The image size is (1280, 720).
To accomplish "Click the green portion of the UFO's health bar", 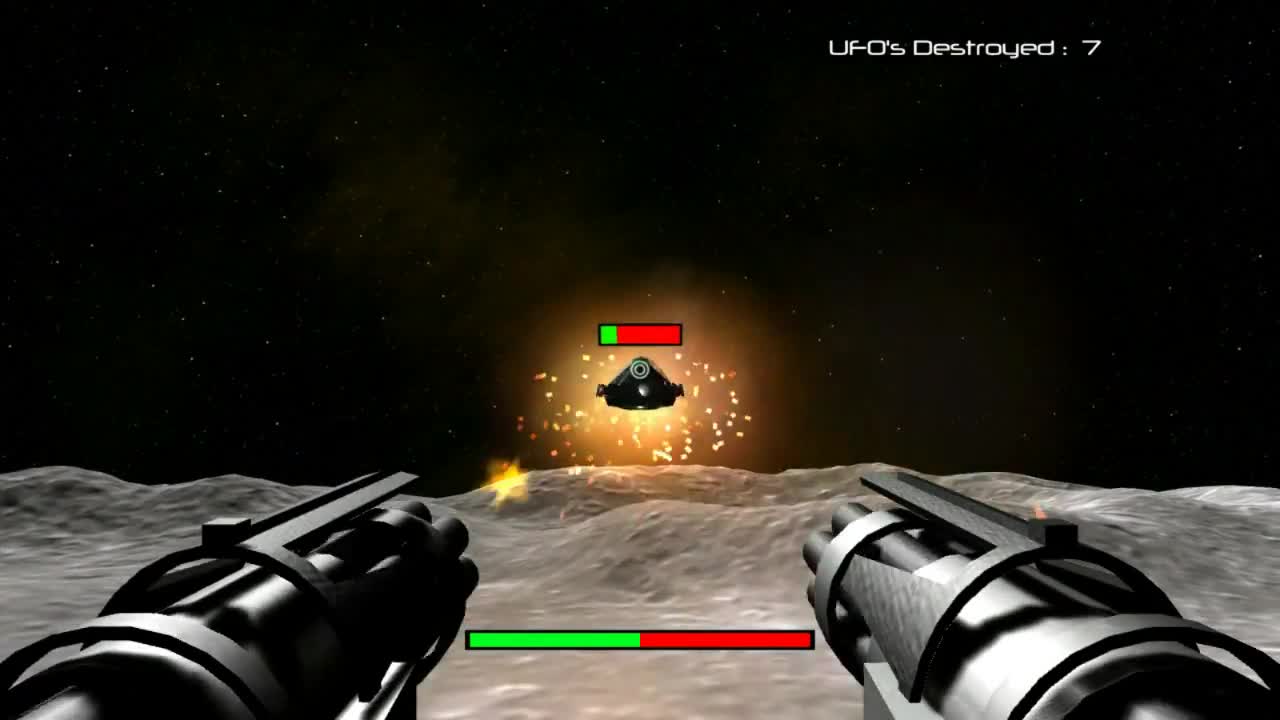I will [606, 334].
